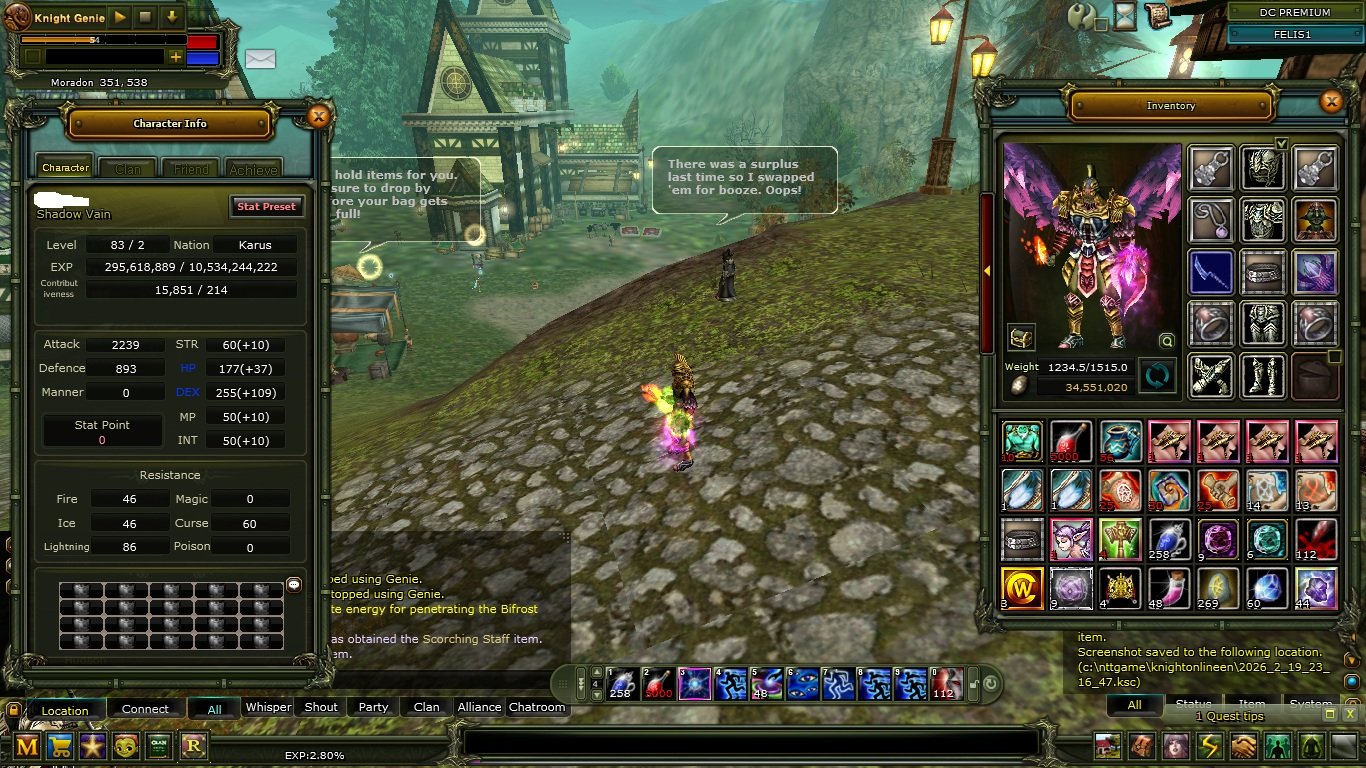The height and width of the screenshot is (768, 1366).
Task: Switch to the Whisper chat tab
Action: pyautogui.click(x=268, y=707)
